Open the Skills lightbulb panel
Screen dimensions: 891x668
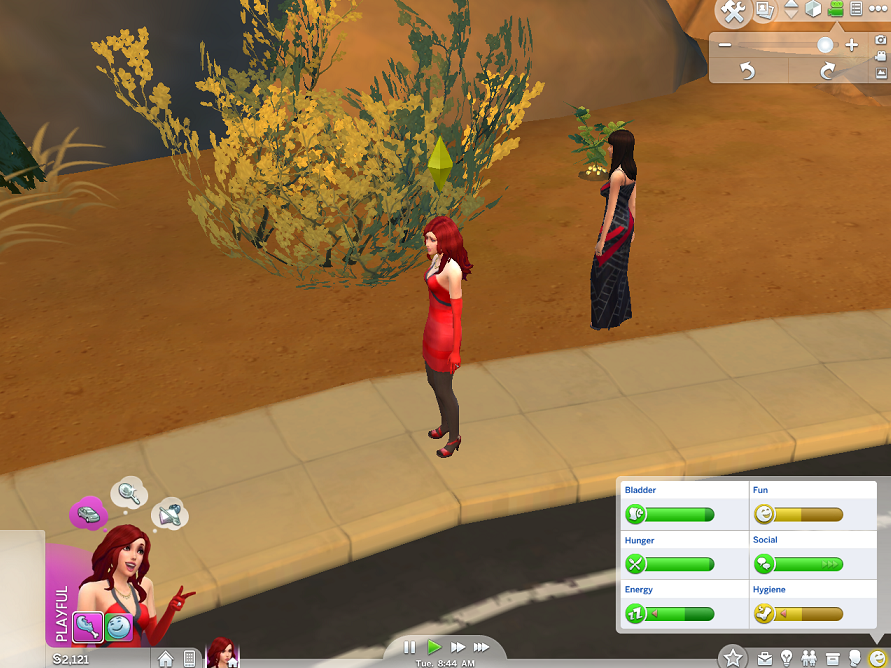pos(787,658)
